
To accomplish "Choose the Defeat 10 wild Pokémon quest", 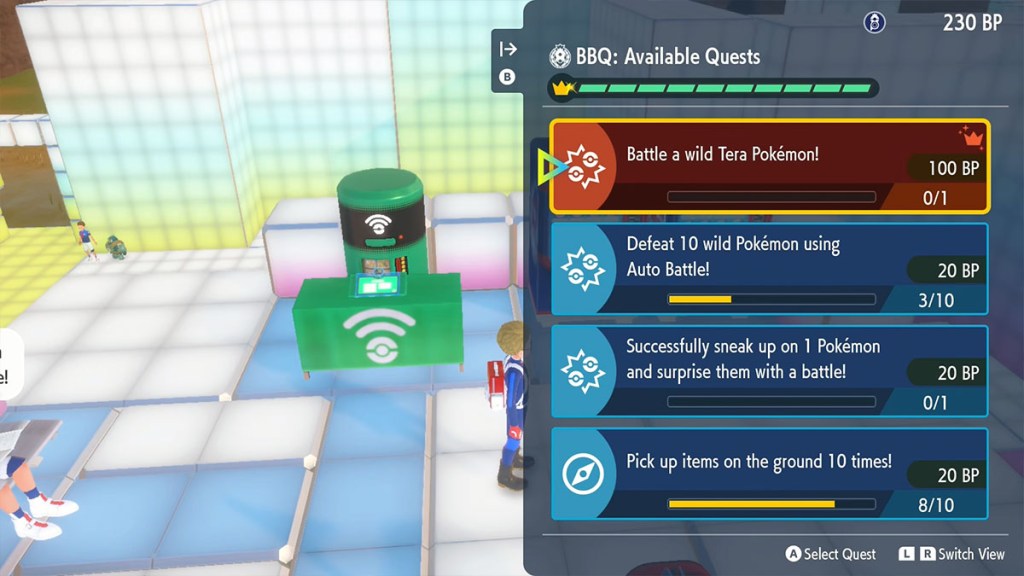I will [x=770, y=268].
